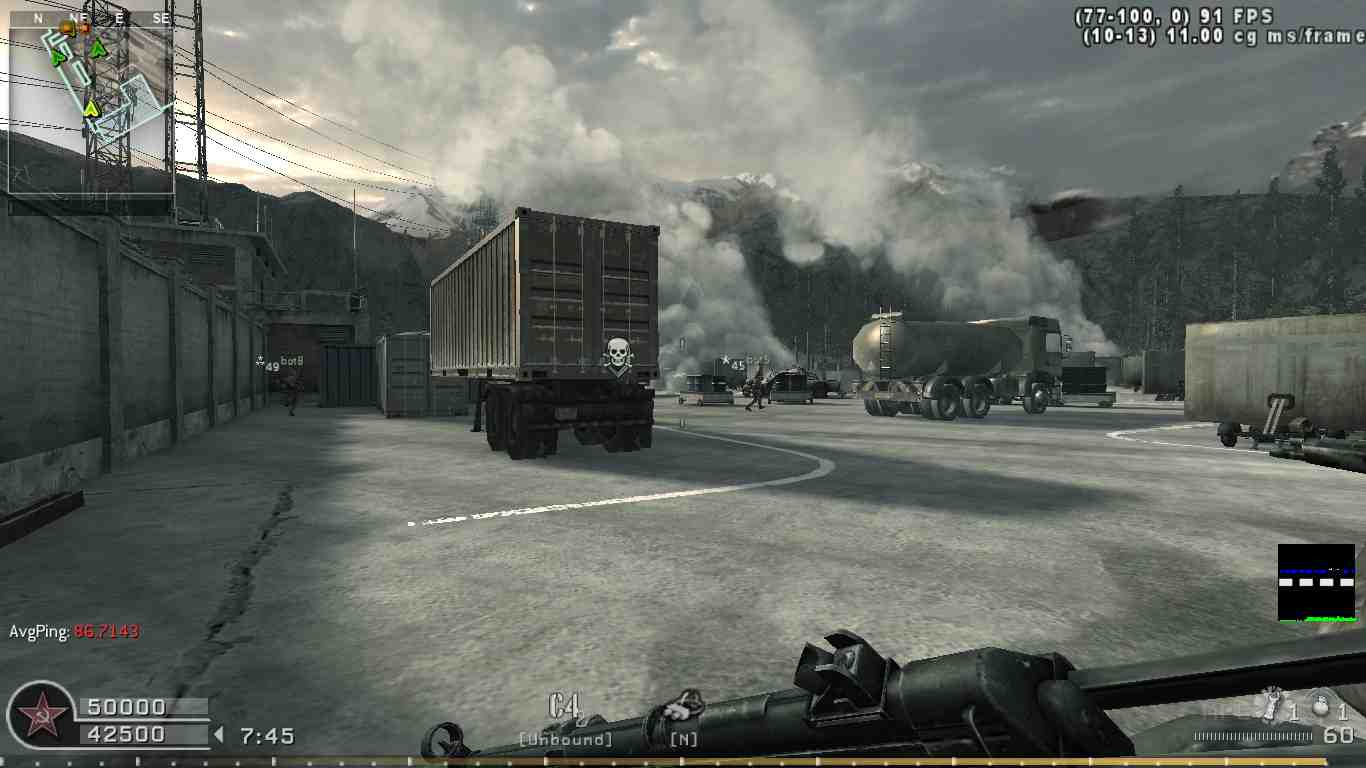Choose the frag grenade icon
The width and height of the screenshot is (1366, 768).
[x=1320, y=706]
